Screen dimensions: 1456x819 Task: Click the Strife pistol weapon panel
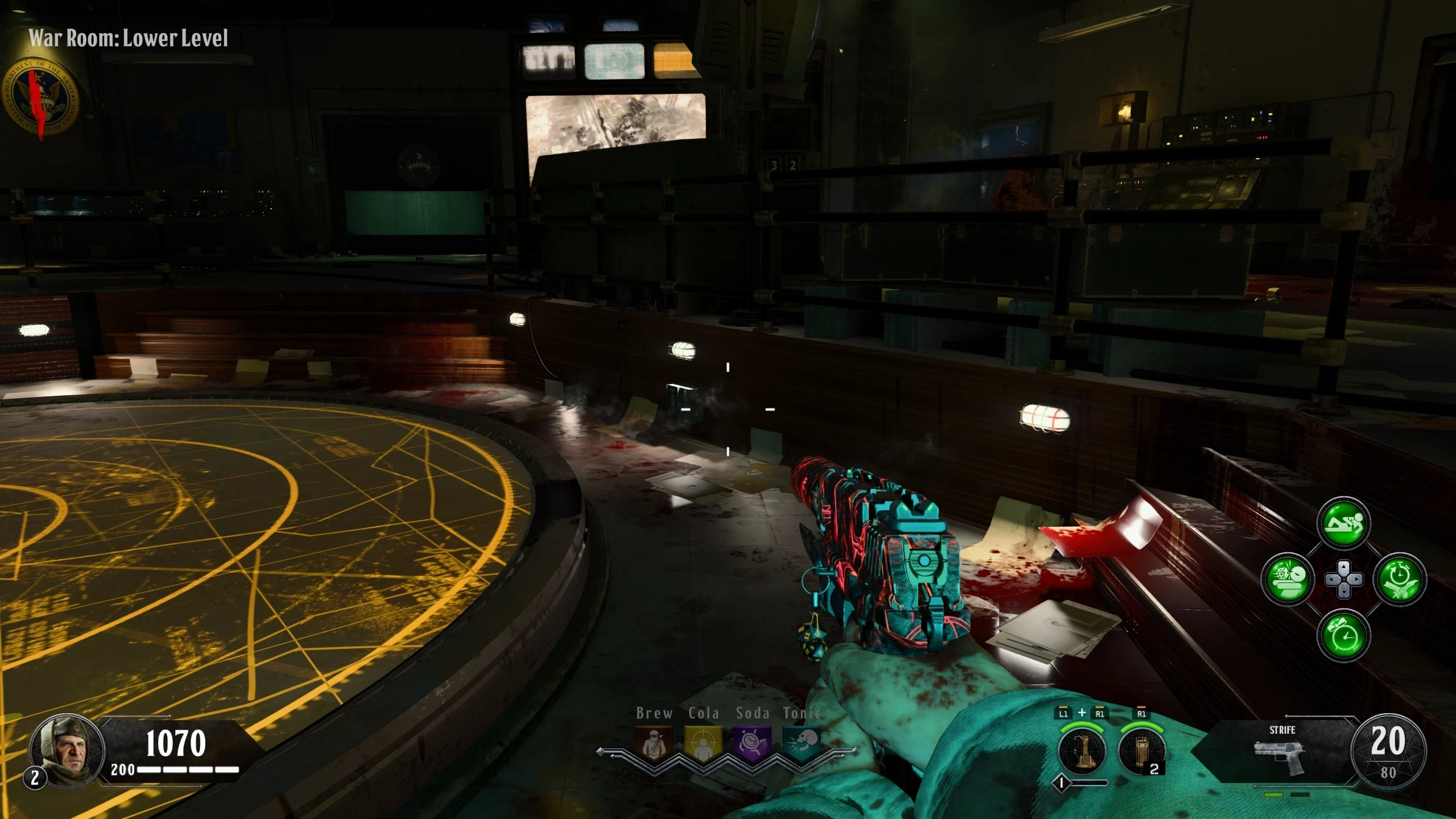(1281, 751)
